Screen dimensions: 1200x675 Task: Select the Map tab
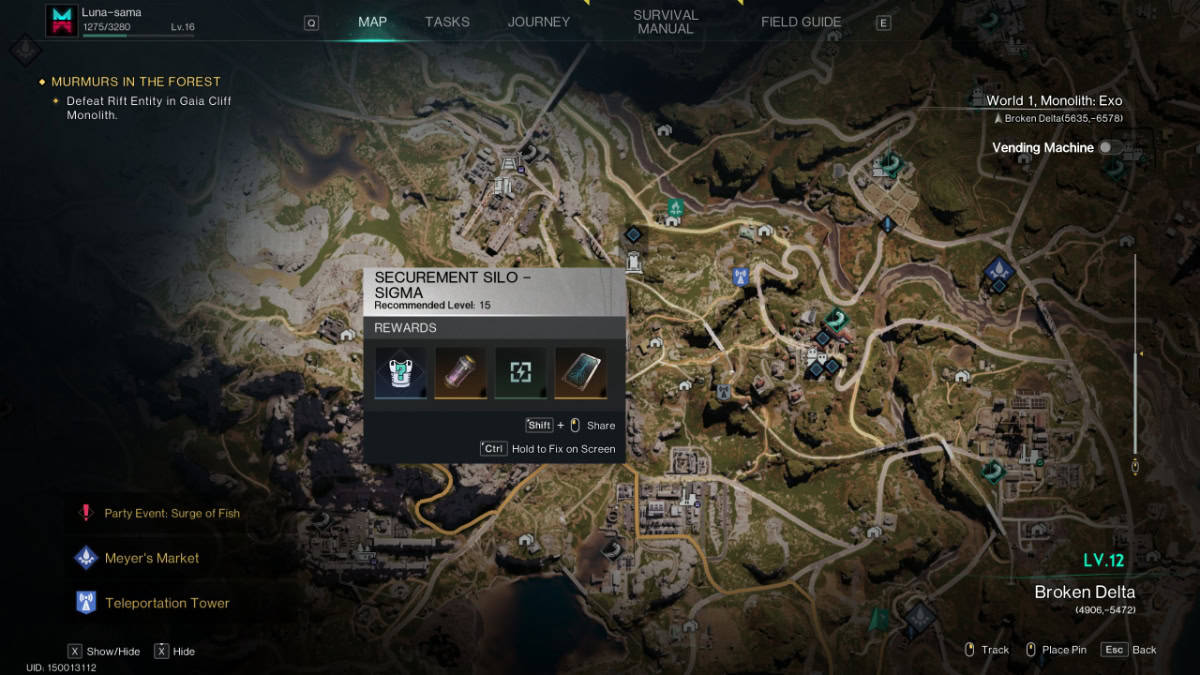tap(372, 22)
